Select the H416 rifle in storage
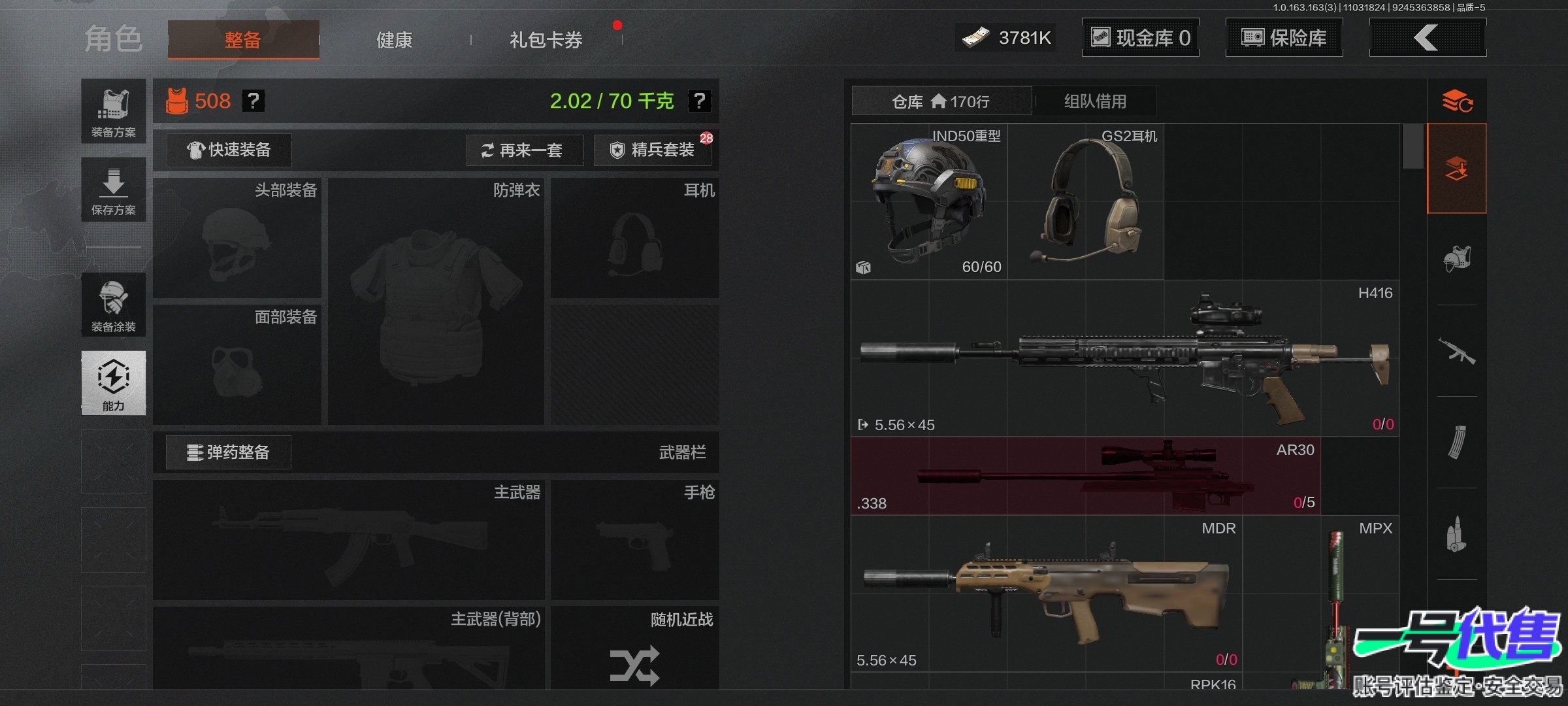Viewport: 1568px width, 706px height. click(1124, 358)
